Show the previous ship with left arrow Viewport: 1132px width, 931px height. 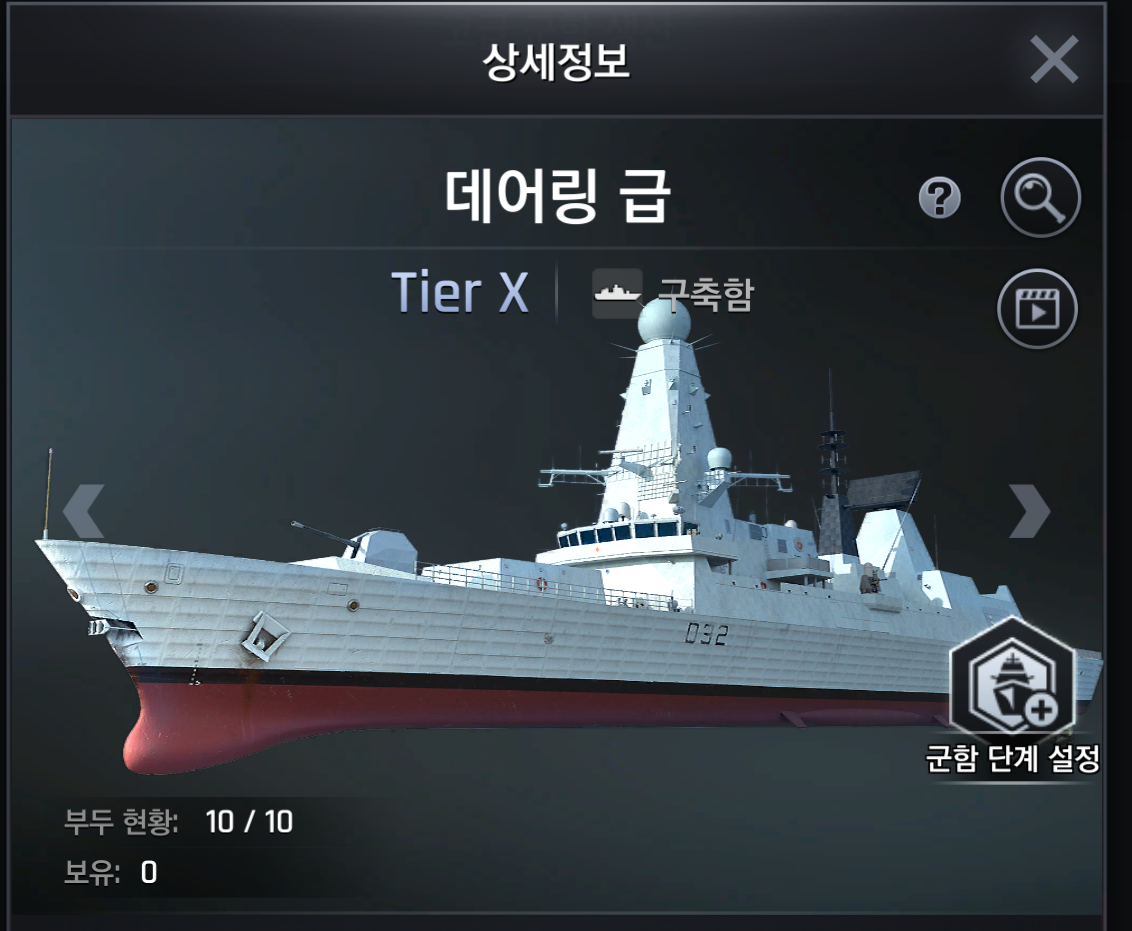[x=84, y=512]
